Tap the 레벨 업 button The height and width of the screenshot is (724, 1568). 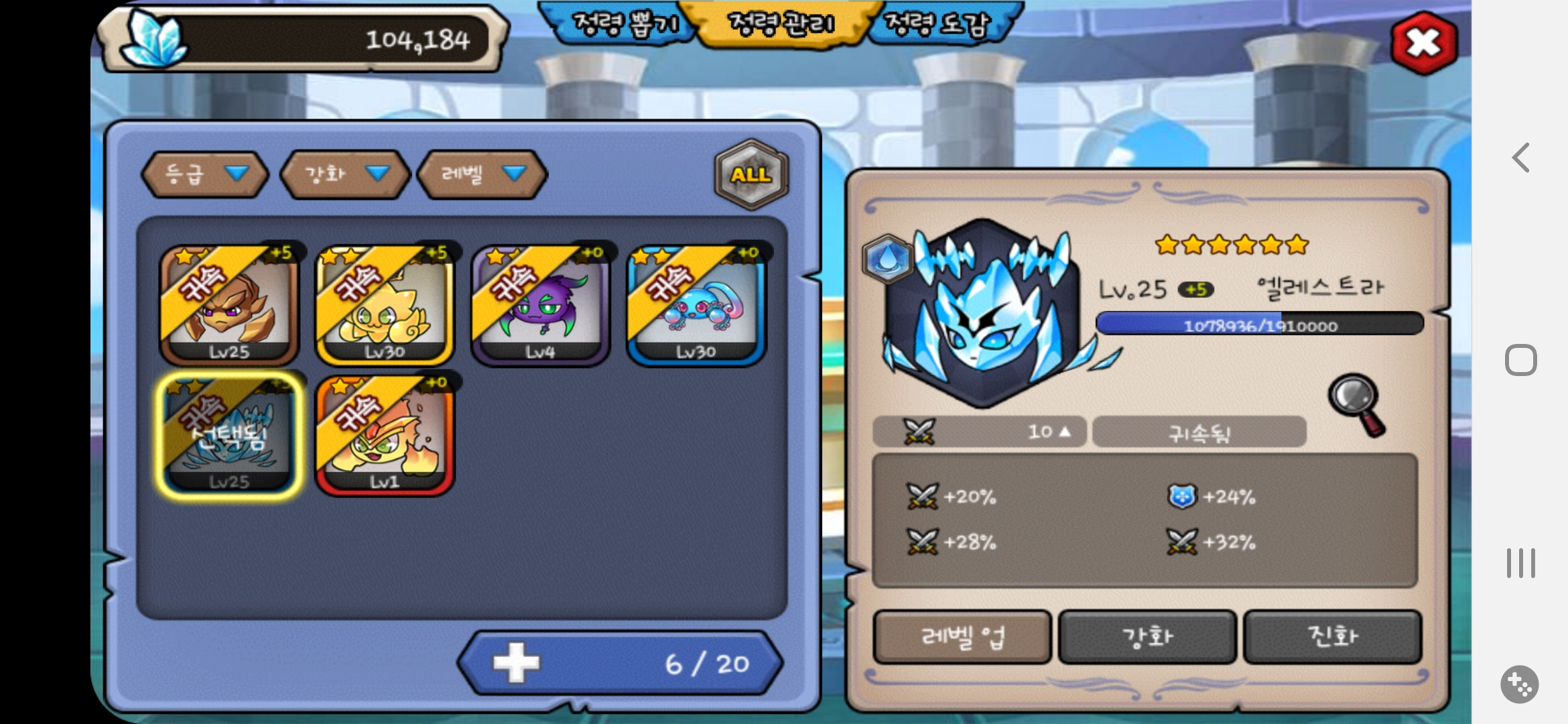point(962,636)
